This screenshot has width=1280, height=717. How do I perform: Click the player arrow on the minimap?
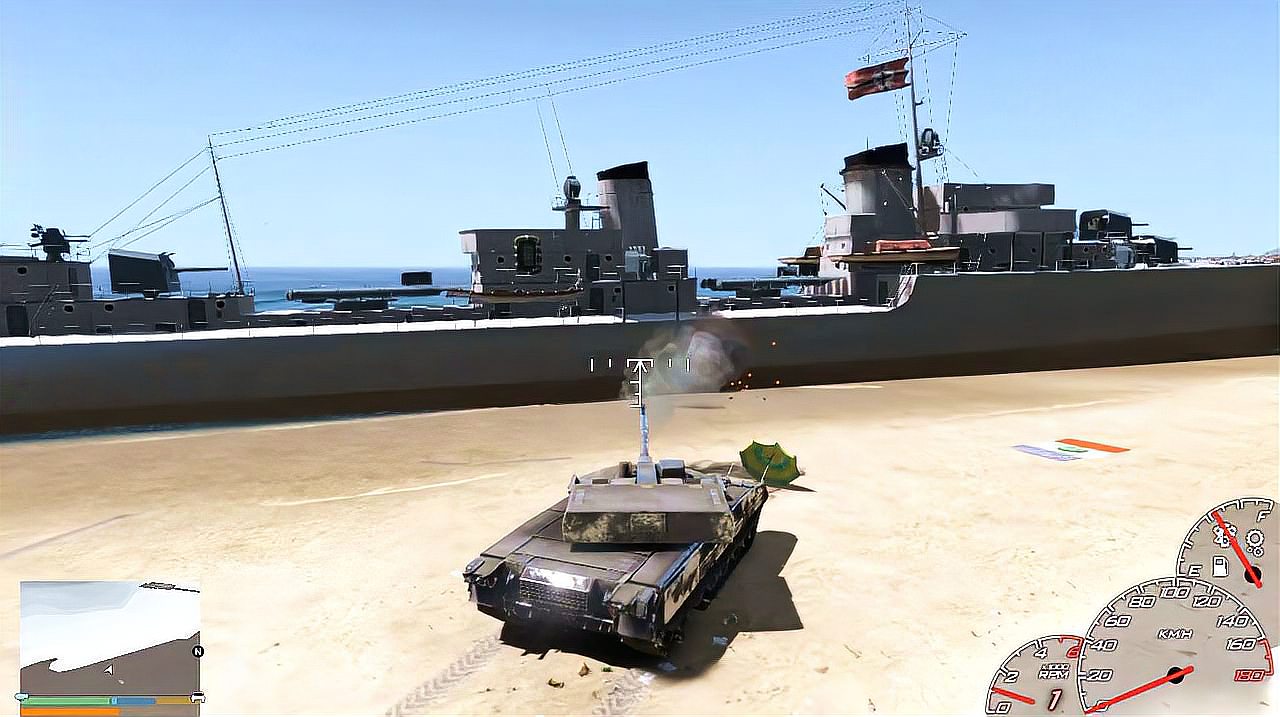(108, 669)
